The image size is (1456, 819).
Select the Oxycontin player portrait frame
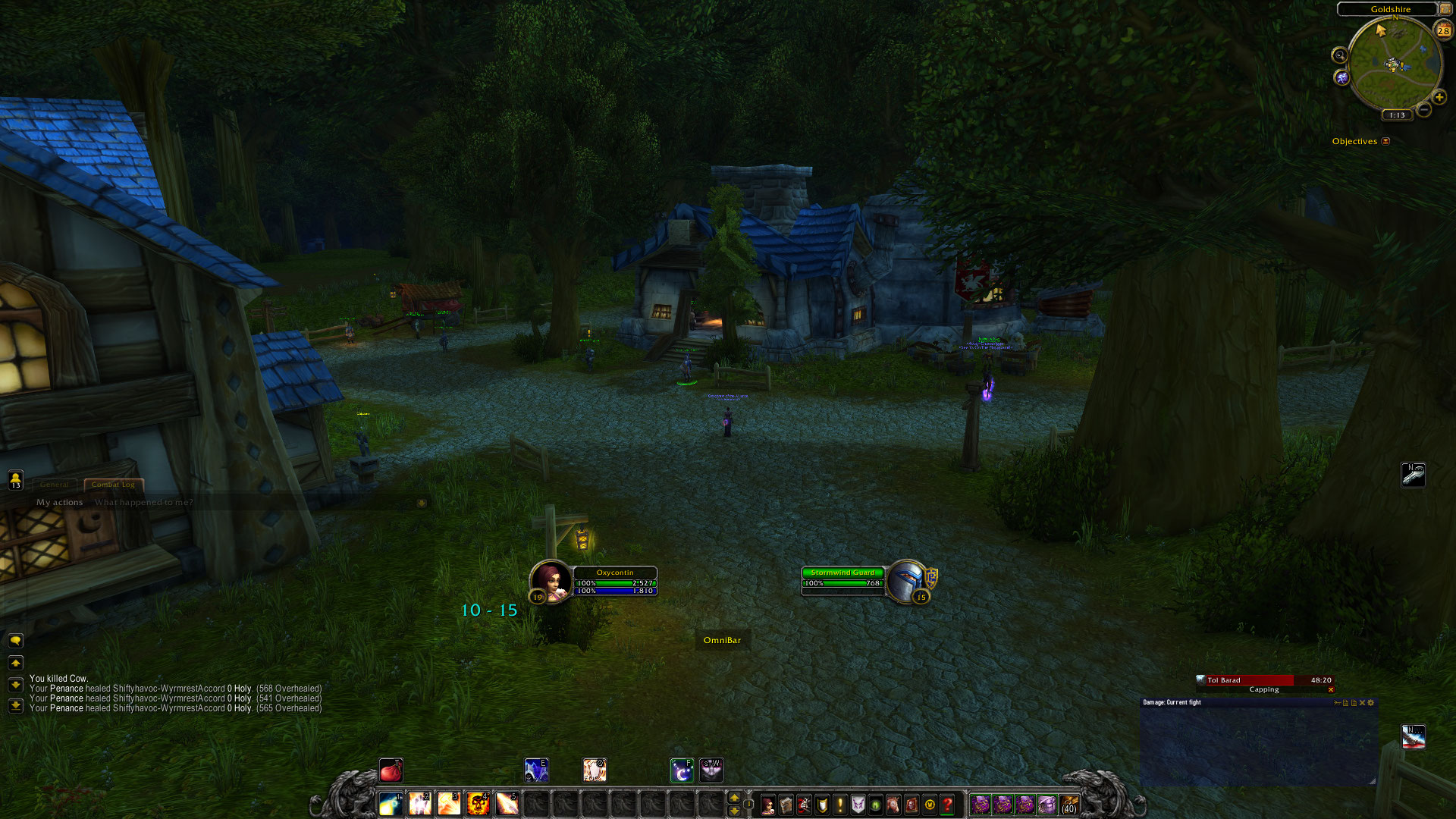pos(551,581)
